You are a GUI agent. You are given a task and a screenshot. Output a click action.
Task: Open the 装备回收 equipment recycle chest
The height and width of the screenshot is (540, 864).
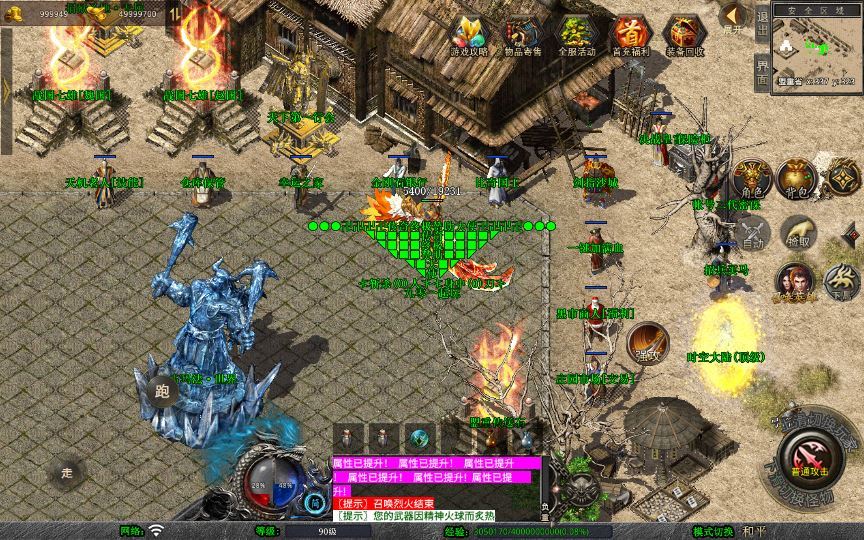click(x=684, y=36)
